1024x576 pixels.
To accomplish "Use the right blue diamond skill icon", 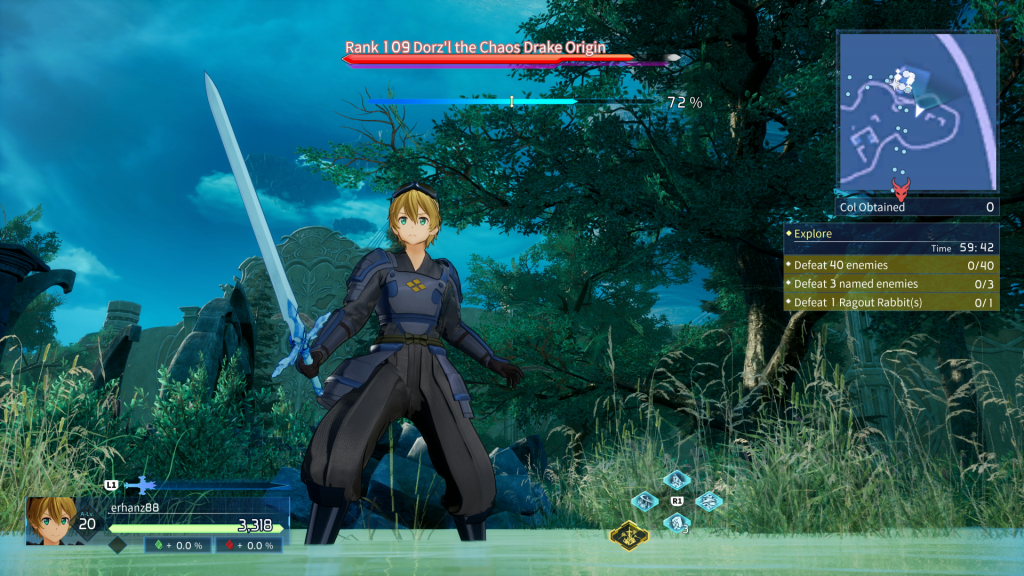I will pyautogui.click(x=709, y=501).
